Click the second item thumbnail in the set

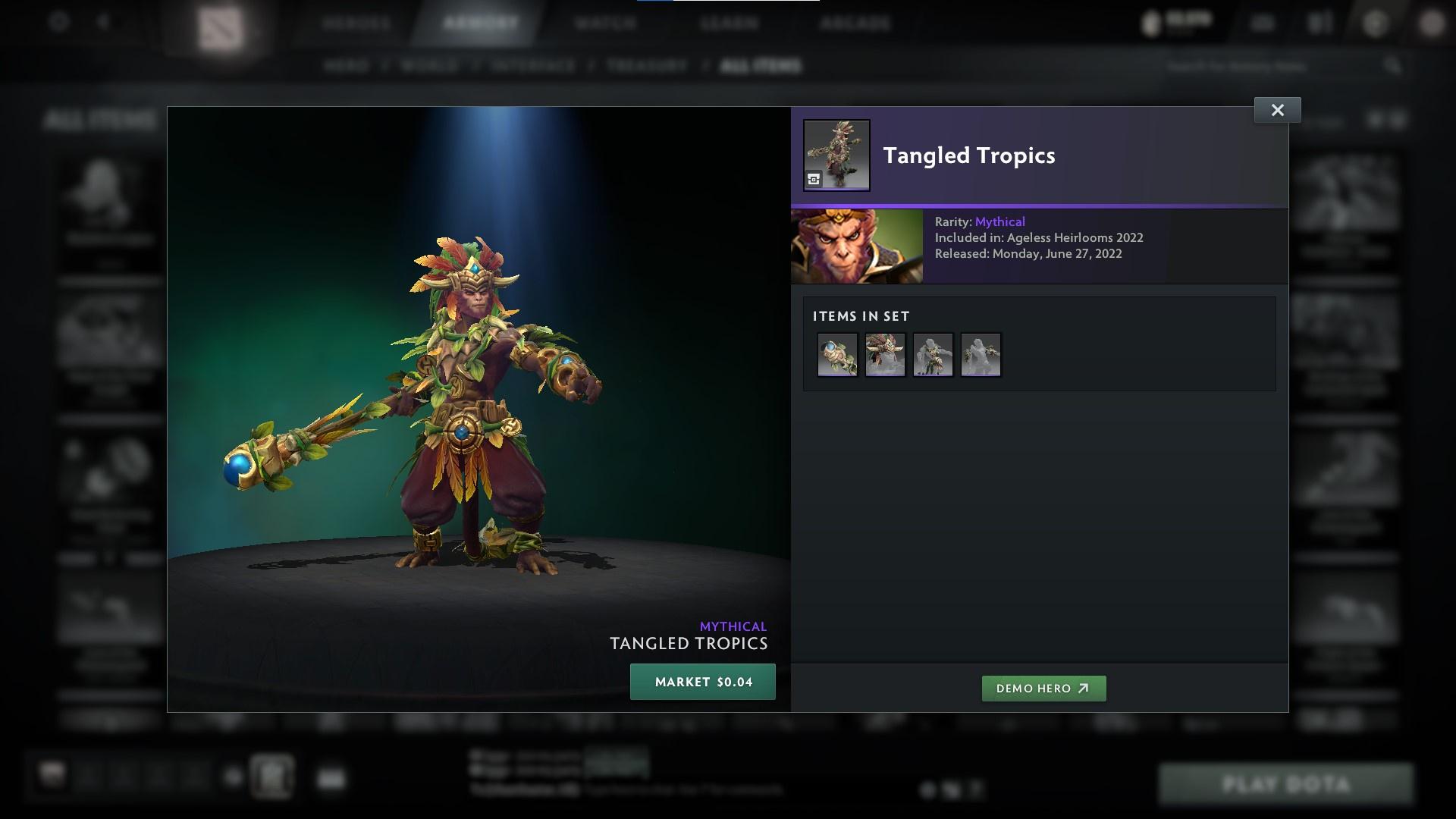click(885, 354)
